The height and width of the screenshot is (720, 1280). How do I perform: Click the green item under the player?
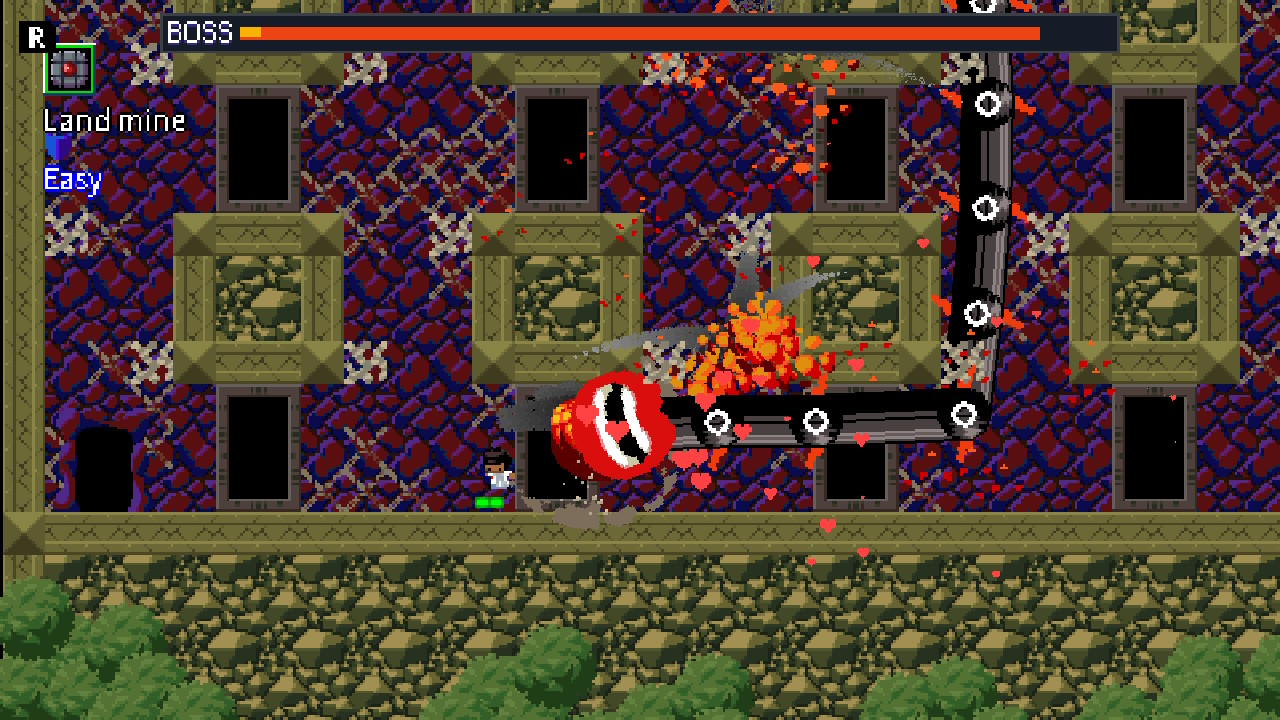pos(492,499)
